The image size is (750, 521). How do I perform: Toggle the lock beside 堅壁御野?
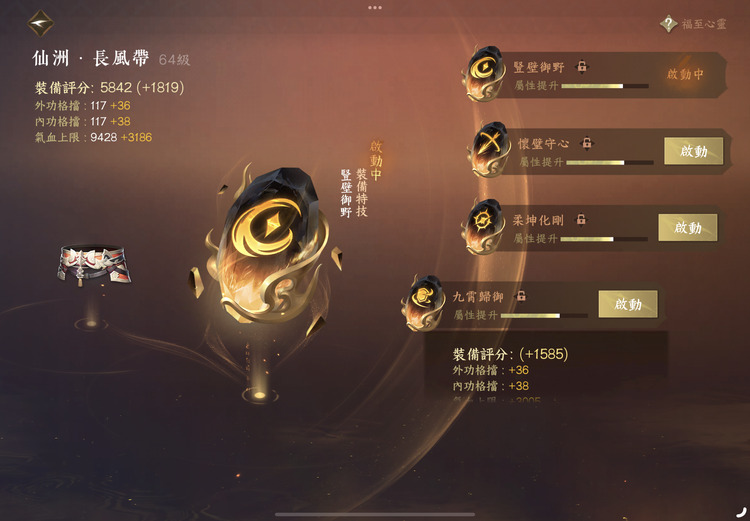point(582,67)
